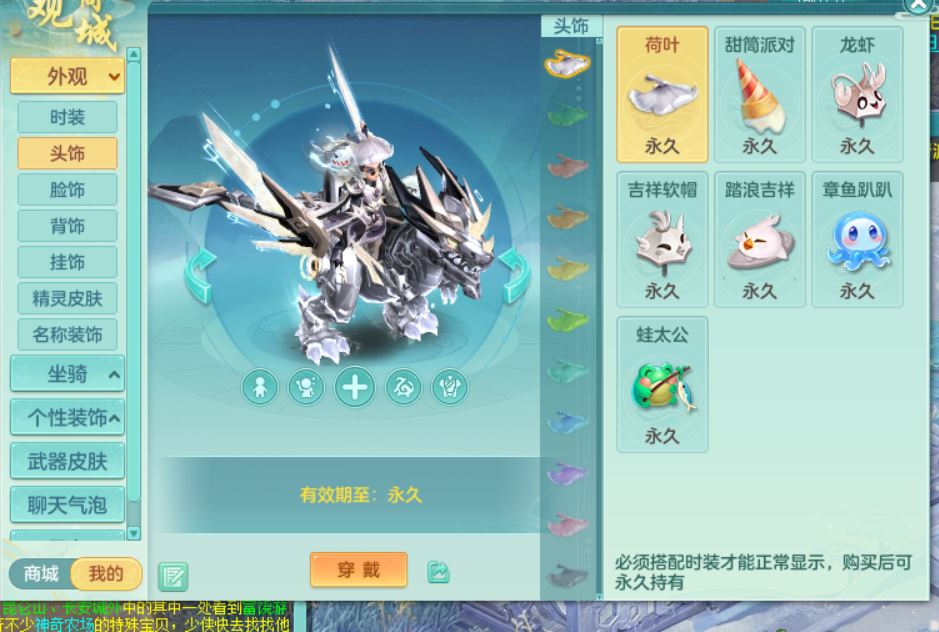The width and height of the screenshot is (939, 632).
Task: Switch to the 脸饰 face accessory category
Action: pos(67,190)
